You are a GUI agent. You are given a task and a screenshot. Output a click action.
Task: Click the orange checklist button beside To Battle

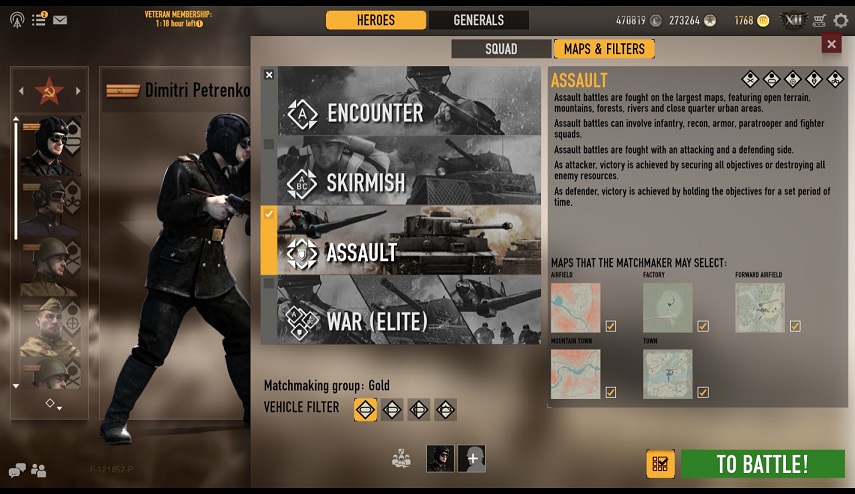pyautogui.click(x=660, y=464)
